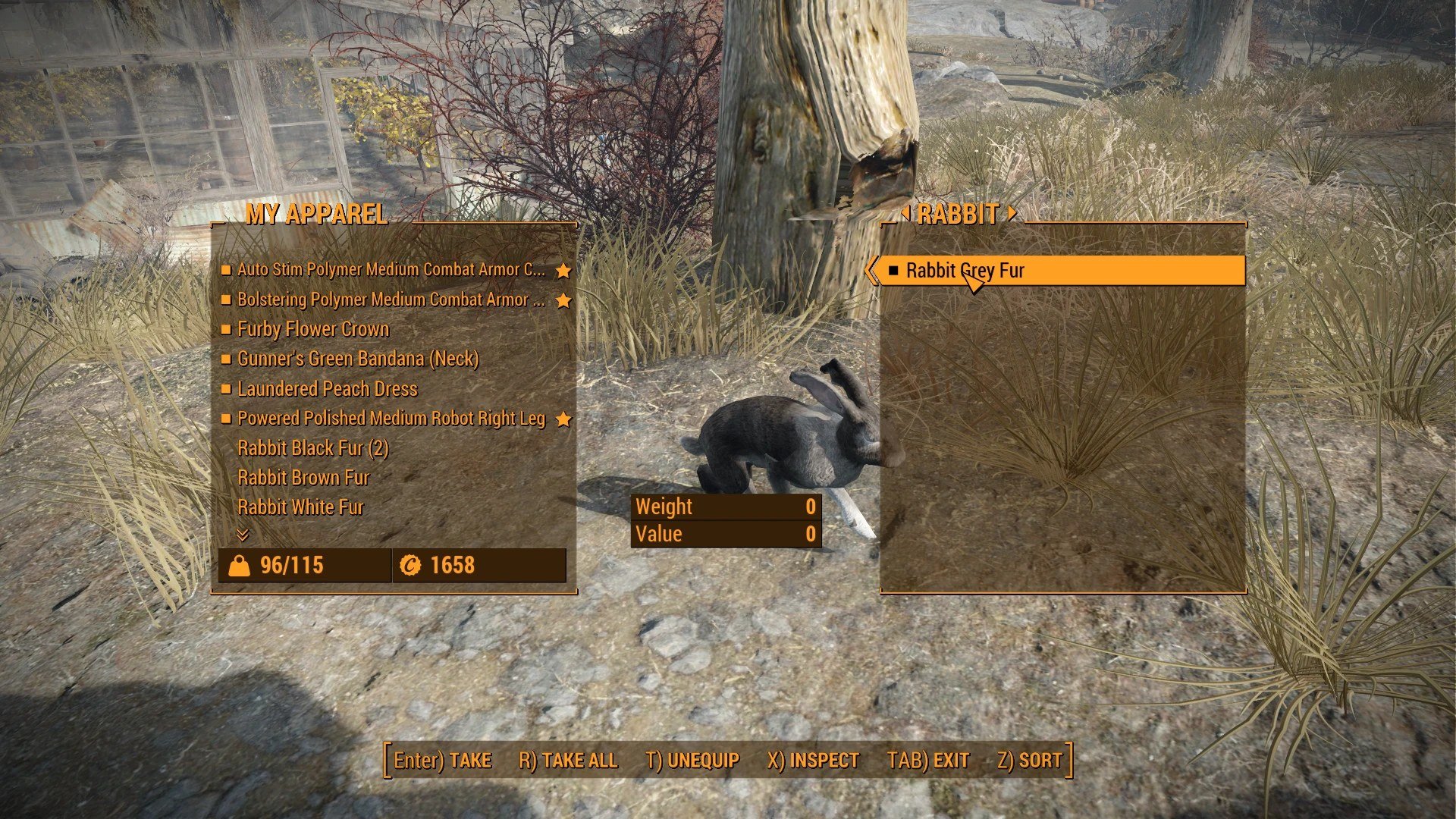Viewport: 1456px width, 819px height.
Task: Select the Bolstering Polymer Medium Combat Armor
Action: pos(391,300)
